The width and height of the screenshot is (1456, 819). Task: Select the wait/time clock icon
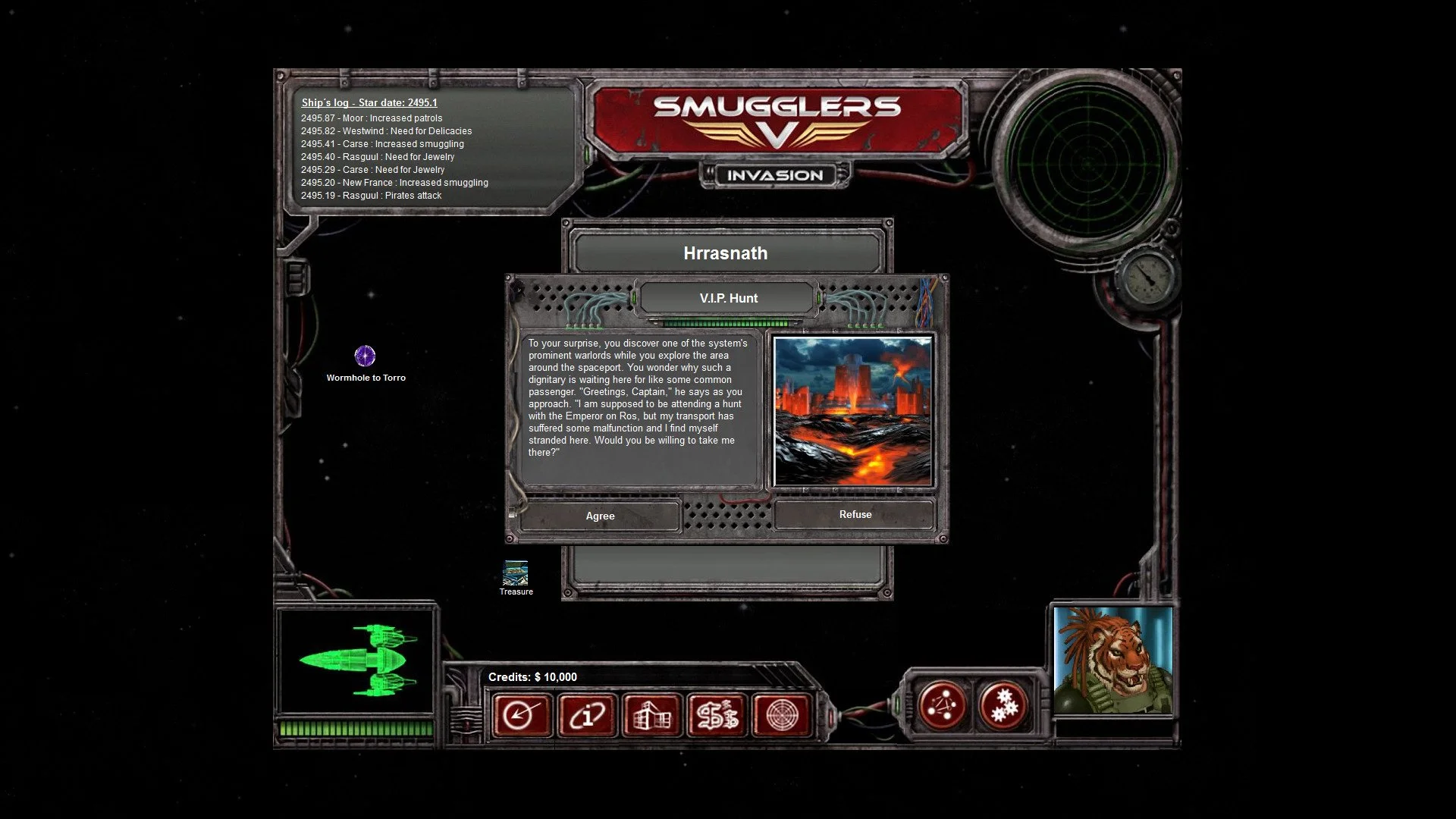pyautogui.click(x=520, y=715)
